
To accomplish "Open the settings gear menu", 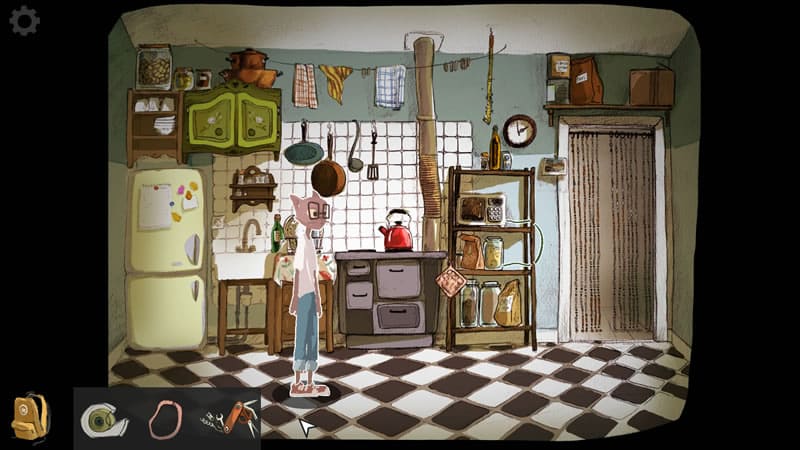I will [24, 21].
